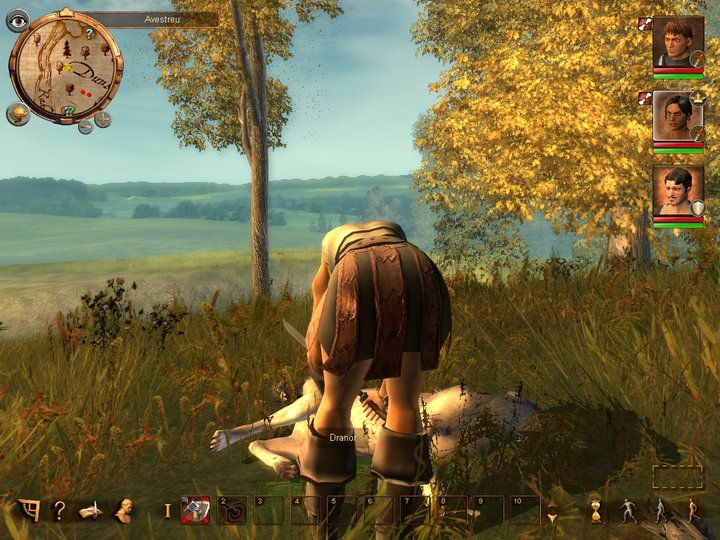Click the green question mark map marker
720x540 pixels.
tap(69, 110)
